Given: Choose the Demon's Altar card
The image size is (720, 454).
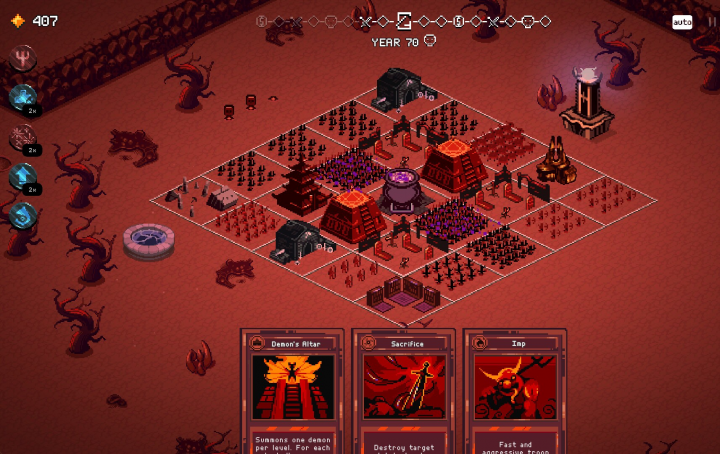Looking at the screenshot, I should 293,392.
